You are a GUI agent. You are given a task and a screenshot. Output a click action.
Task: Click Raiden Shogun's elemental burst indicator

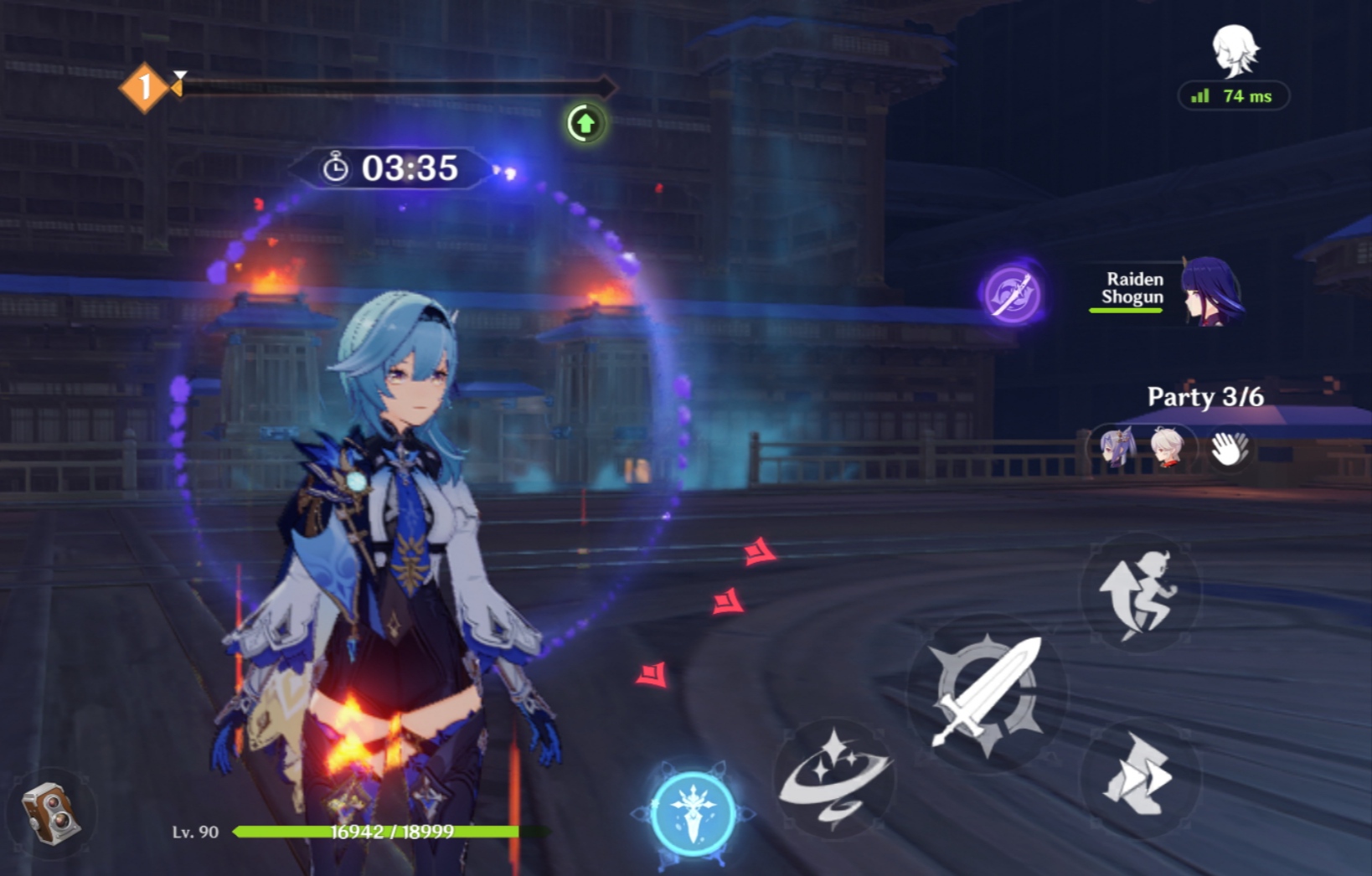(1012, 293)
